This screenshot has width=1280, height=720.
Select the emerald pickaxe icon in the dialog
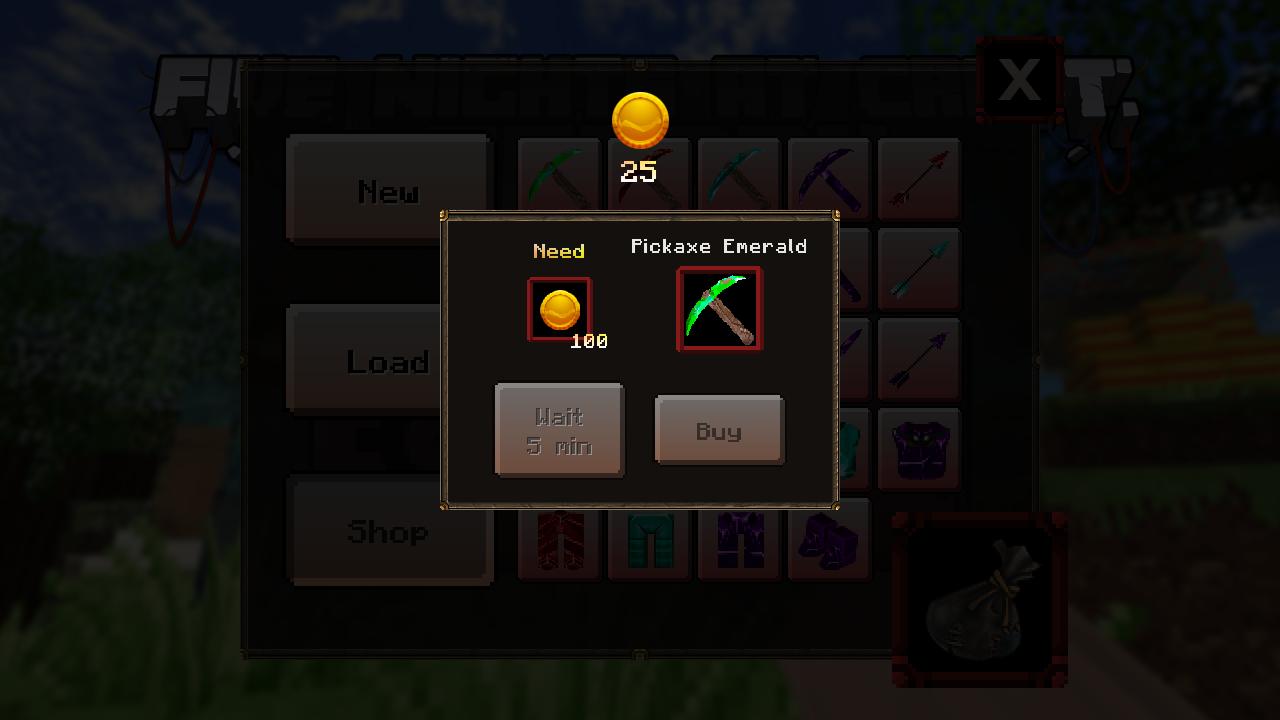point(719,308)
